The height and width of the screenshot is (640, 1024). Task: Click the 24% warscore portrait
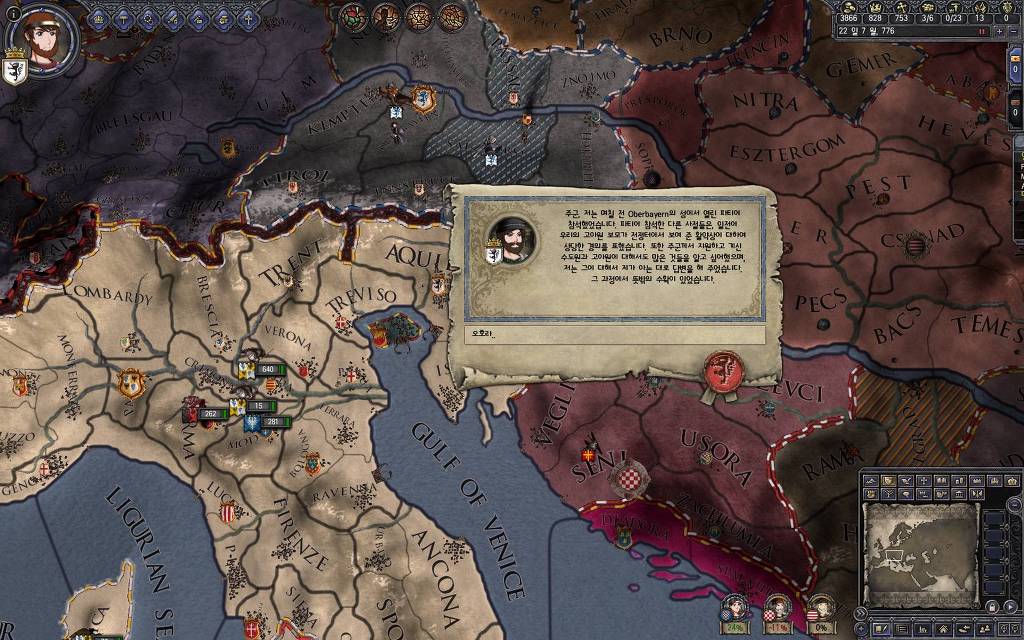tap(736, 605)
